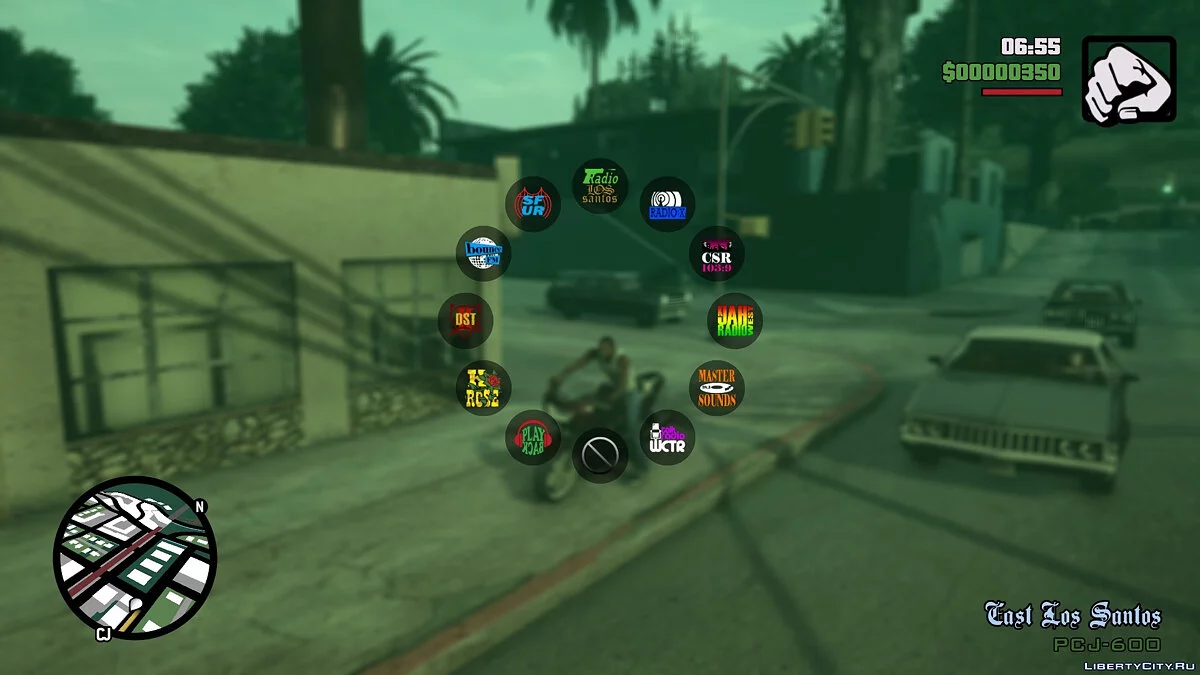The image size is (1200, 675).
Task: Switch to Bounce FM radio
Action: [484, 253]
